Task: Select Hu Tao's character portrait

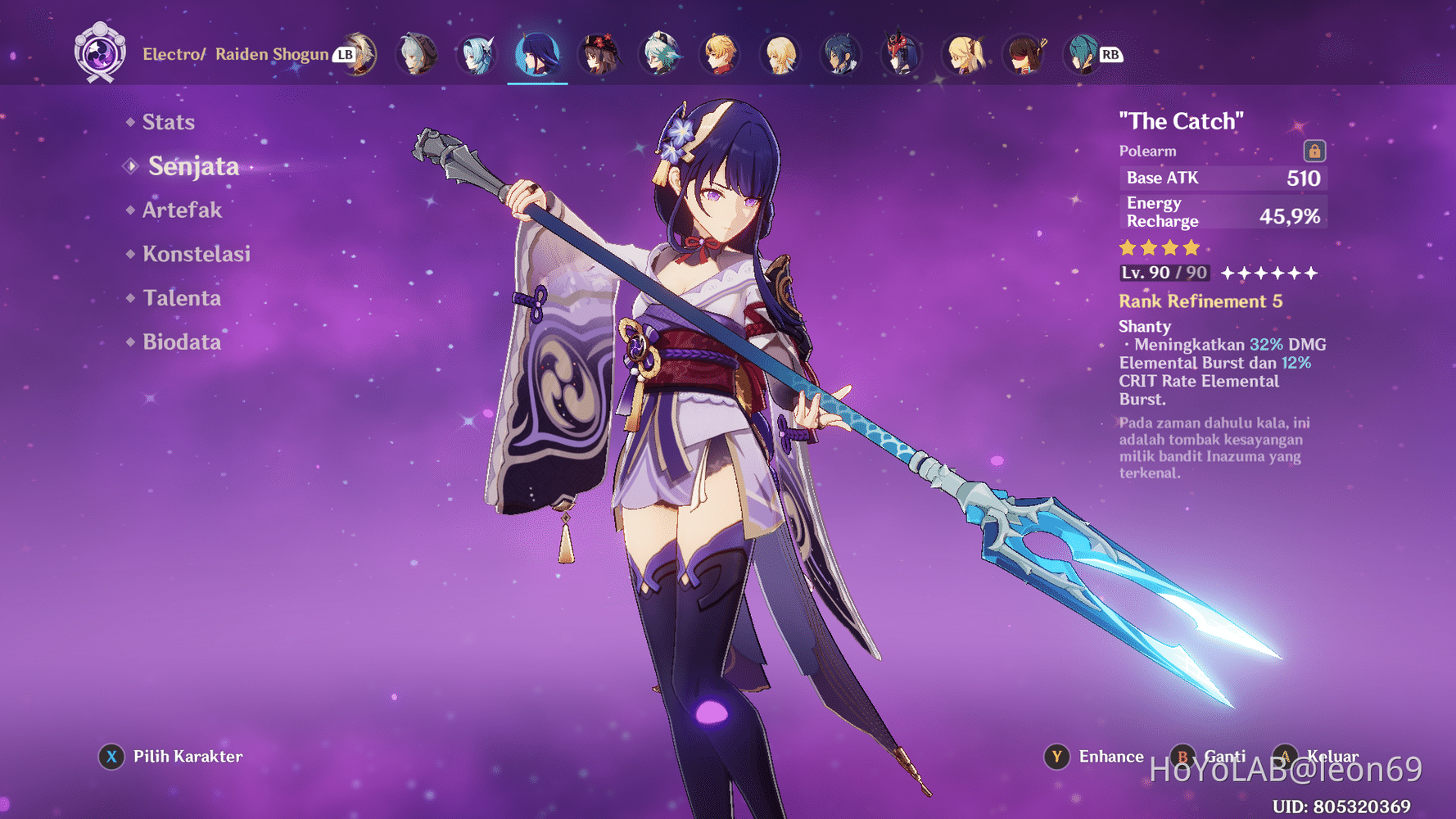Action: coord(599,55)
